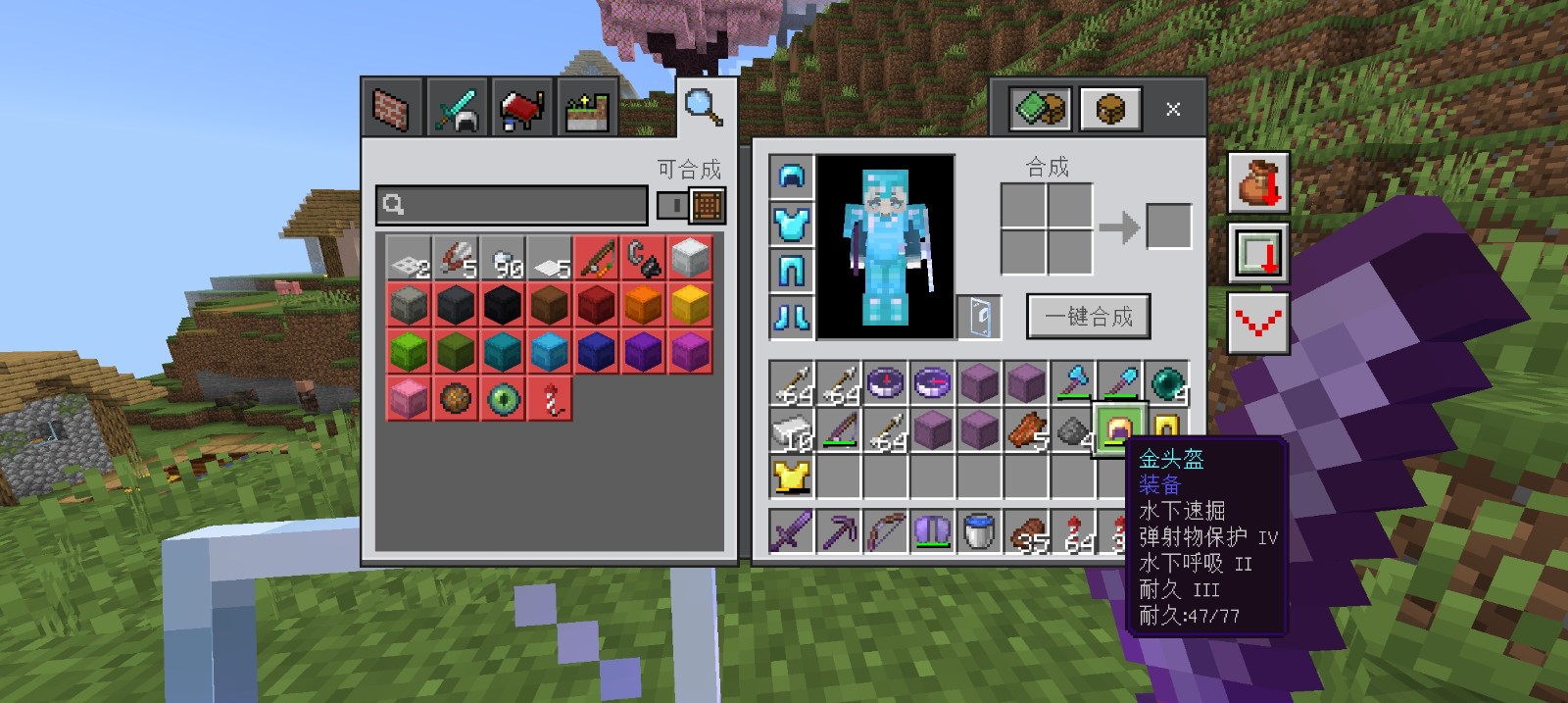Switch to the sword equipment category tab
1568x703 pixels.
click(x=457, y=109)
